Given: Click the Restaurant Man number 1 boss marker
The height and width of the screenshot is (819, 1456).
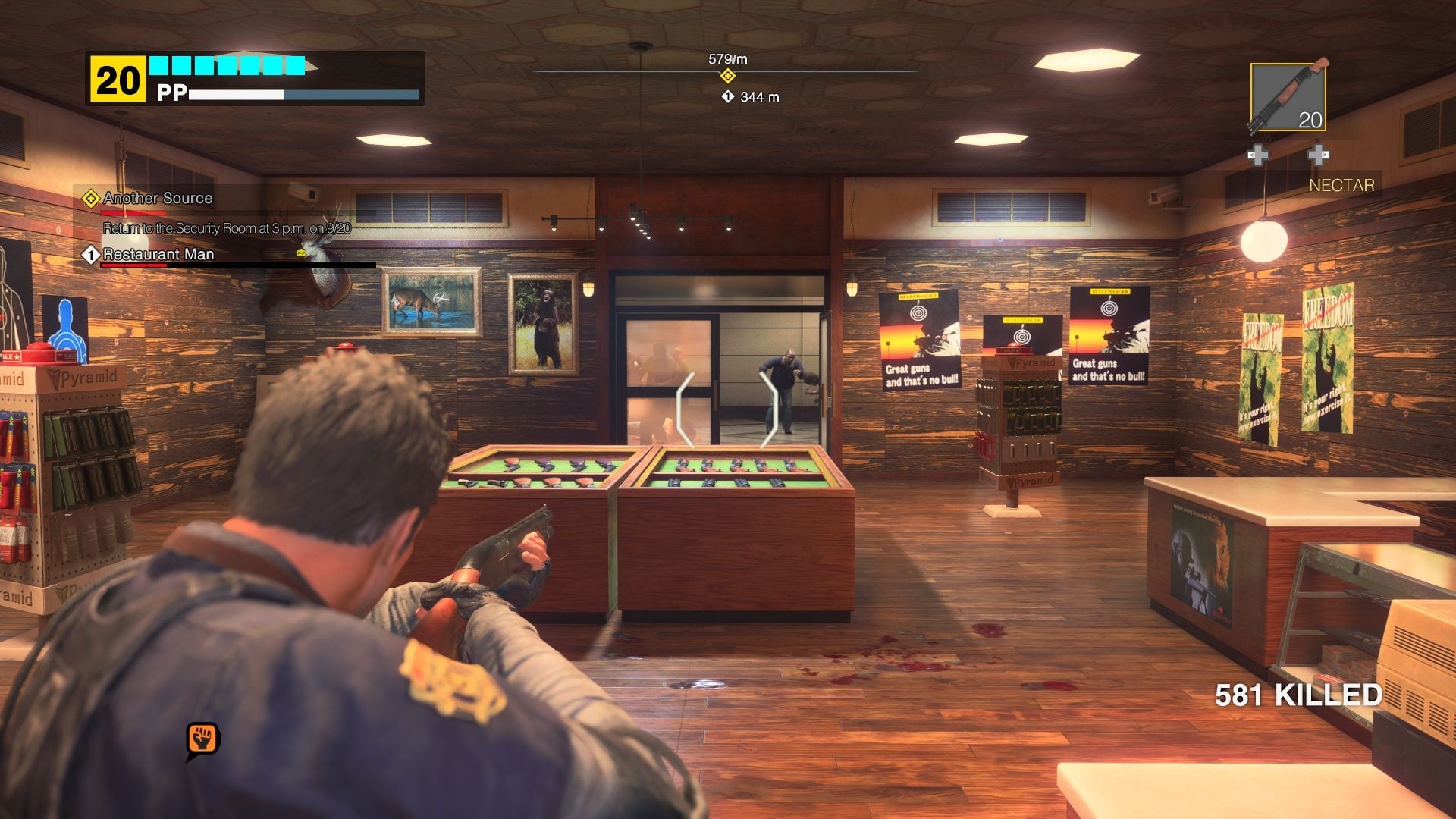Looking at the screenshot, I should (91, 255).
